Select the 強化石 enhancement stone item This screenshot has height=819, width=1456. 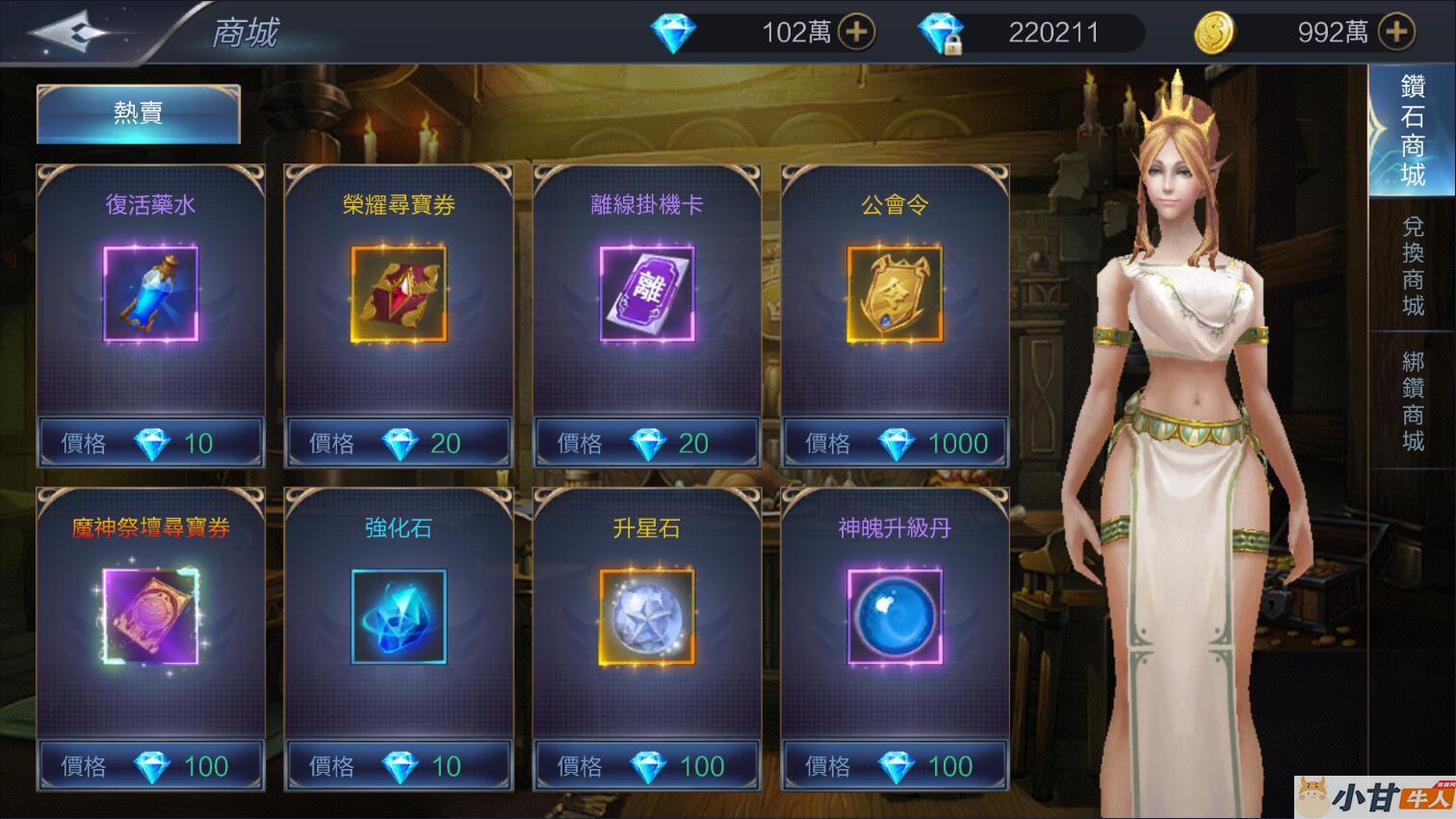coord(399,617)
